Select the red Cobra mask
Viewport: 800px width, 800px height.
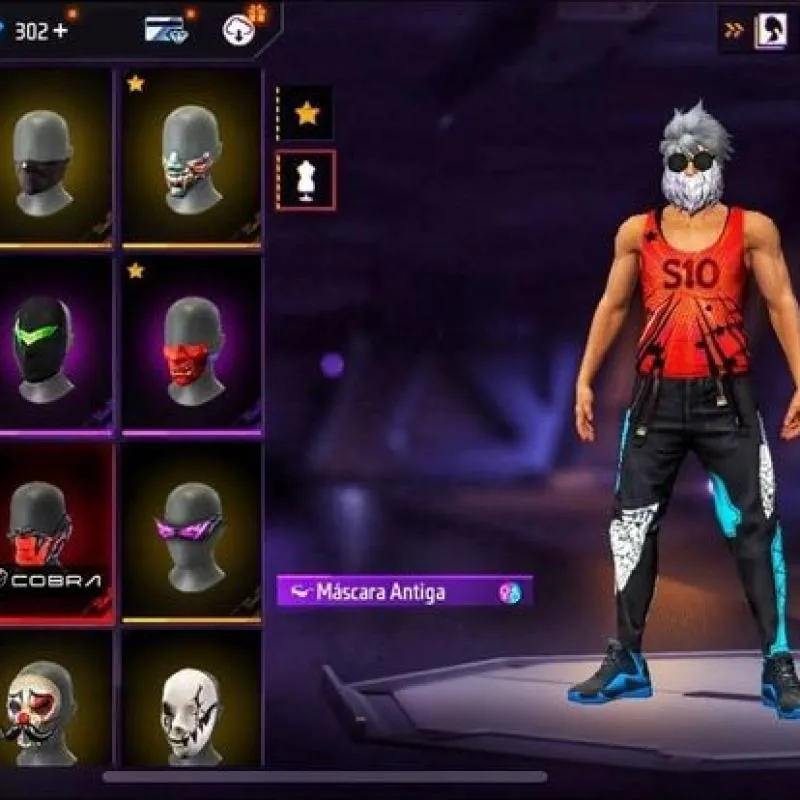pos(46,535)
